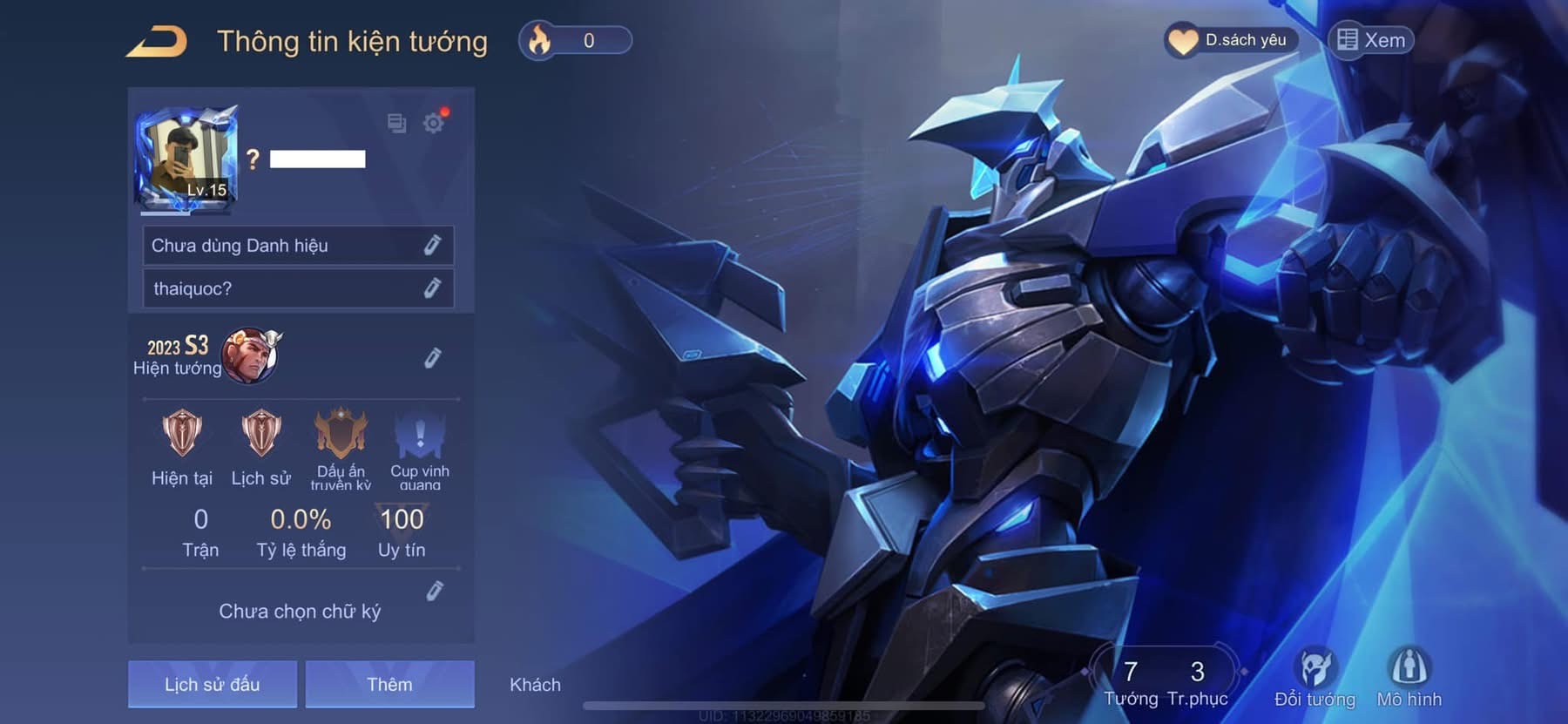Select the Hiện tại rank badge
This screenshot has height=724, width=1568.
tap(182, 434)
